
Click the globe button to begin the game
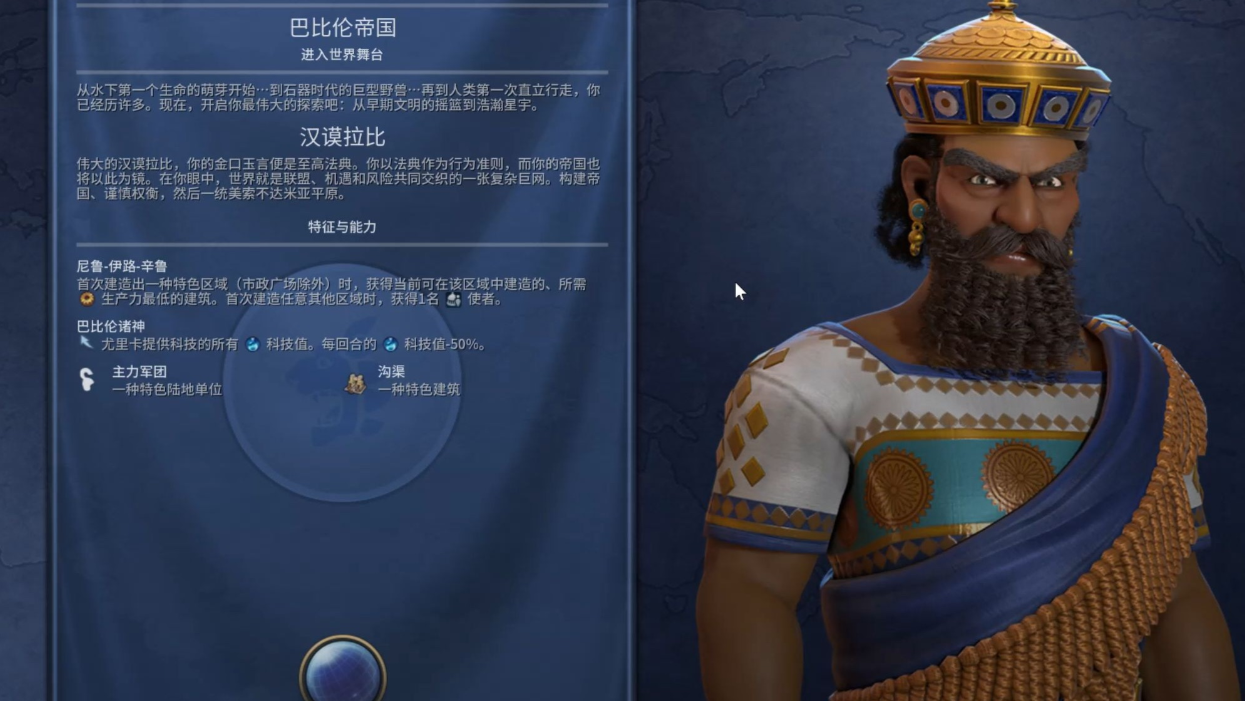tap(342, 670)
